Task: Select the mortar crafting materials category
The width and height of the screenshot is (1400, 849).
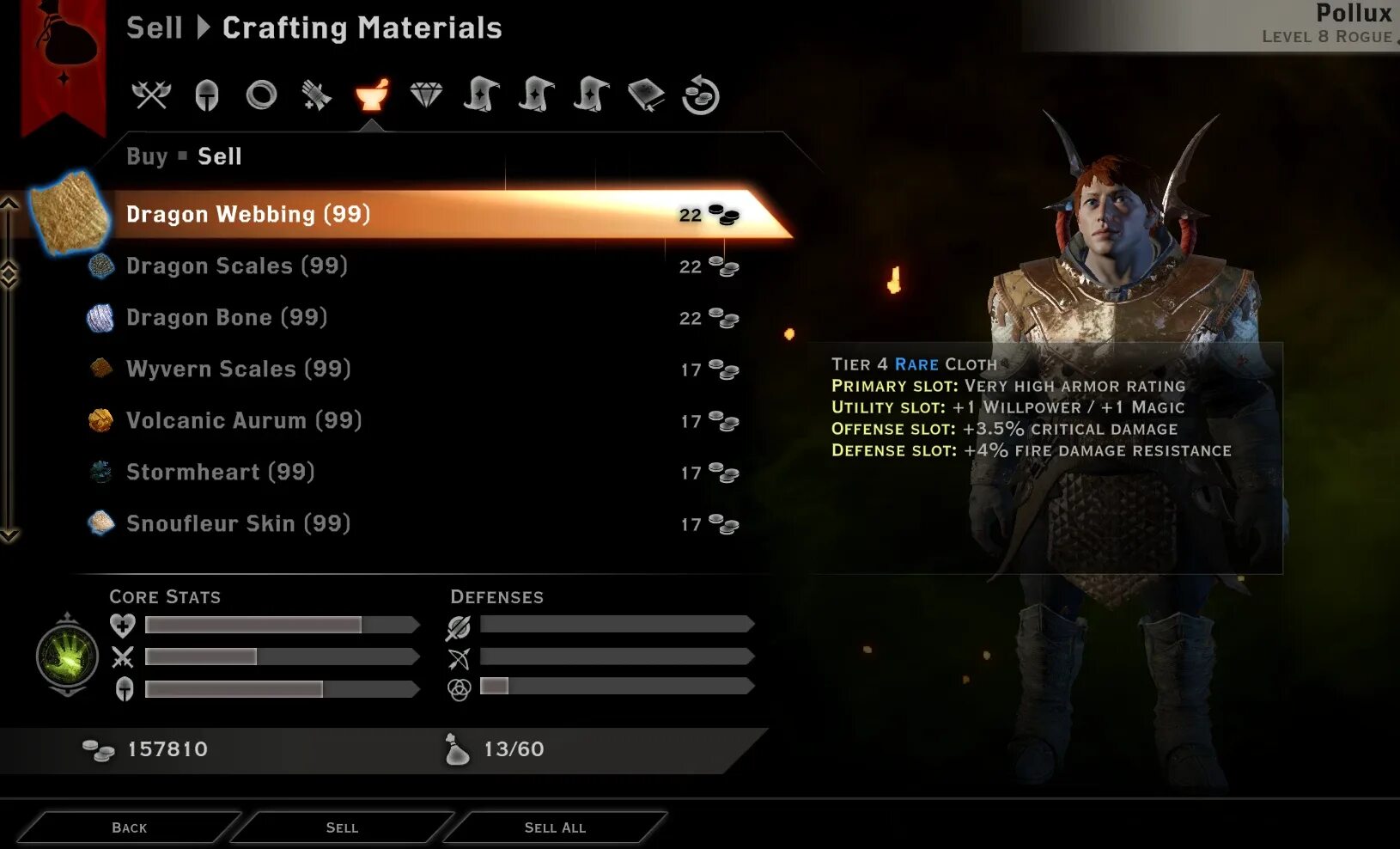Action: point(372,95)
